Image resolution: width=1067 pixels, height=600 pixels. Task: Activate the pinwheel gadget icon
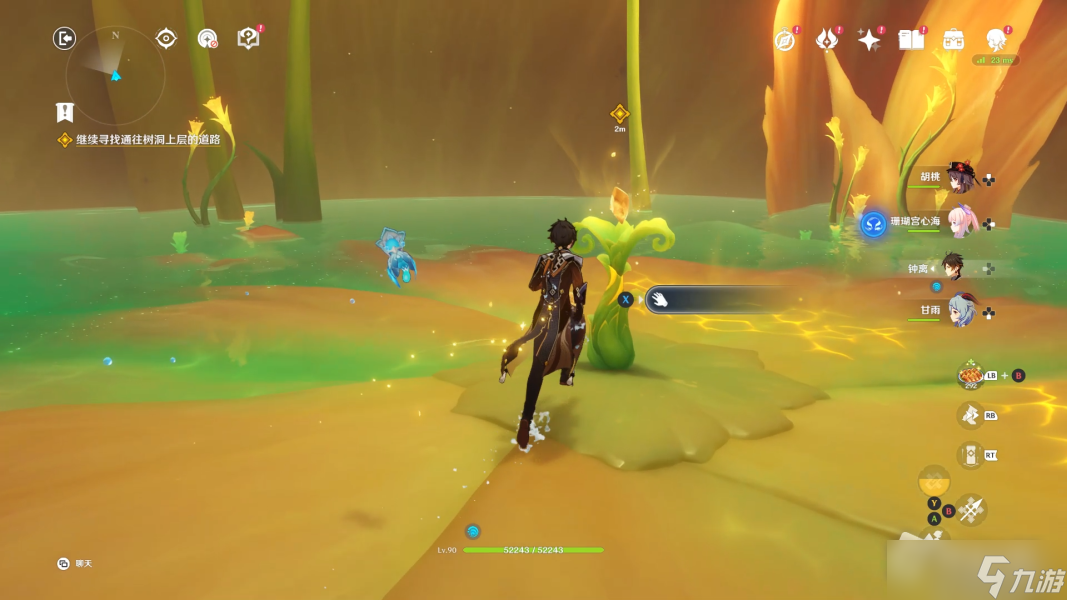coord(970,414)
